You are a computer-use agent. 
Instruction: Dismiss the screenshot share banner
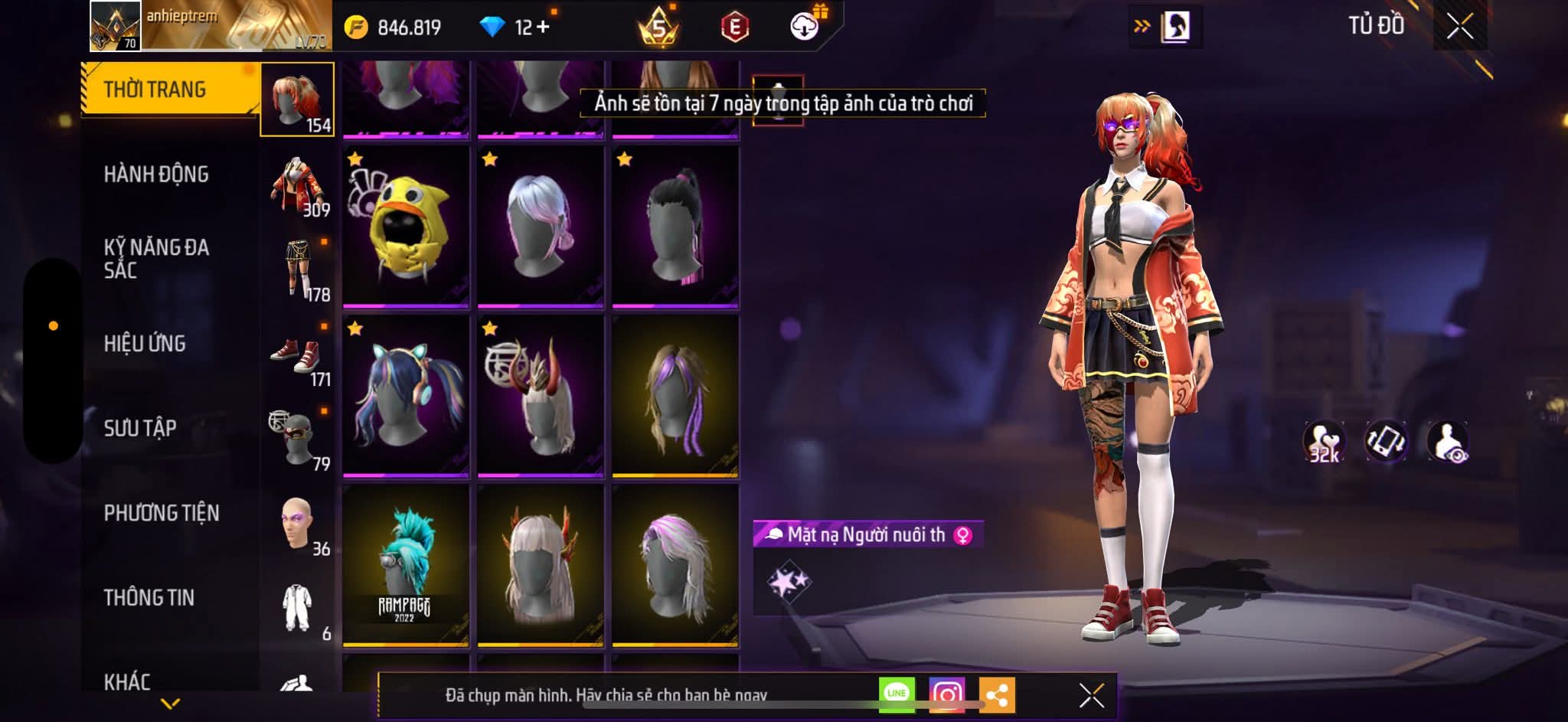coord(1091,695)
